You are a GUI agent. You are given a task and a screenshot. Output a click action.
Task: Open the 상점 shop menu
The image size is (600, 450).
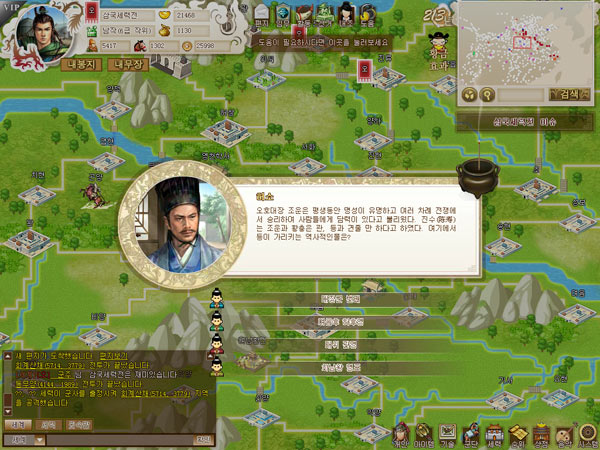tap(542, 432)
